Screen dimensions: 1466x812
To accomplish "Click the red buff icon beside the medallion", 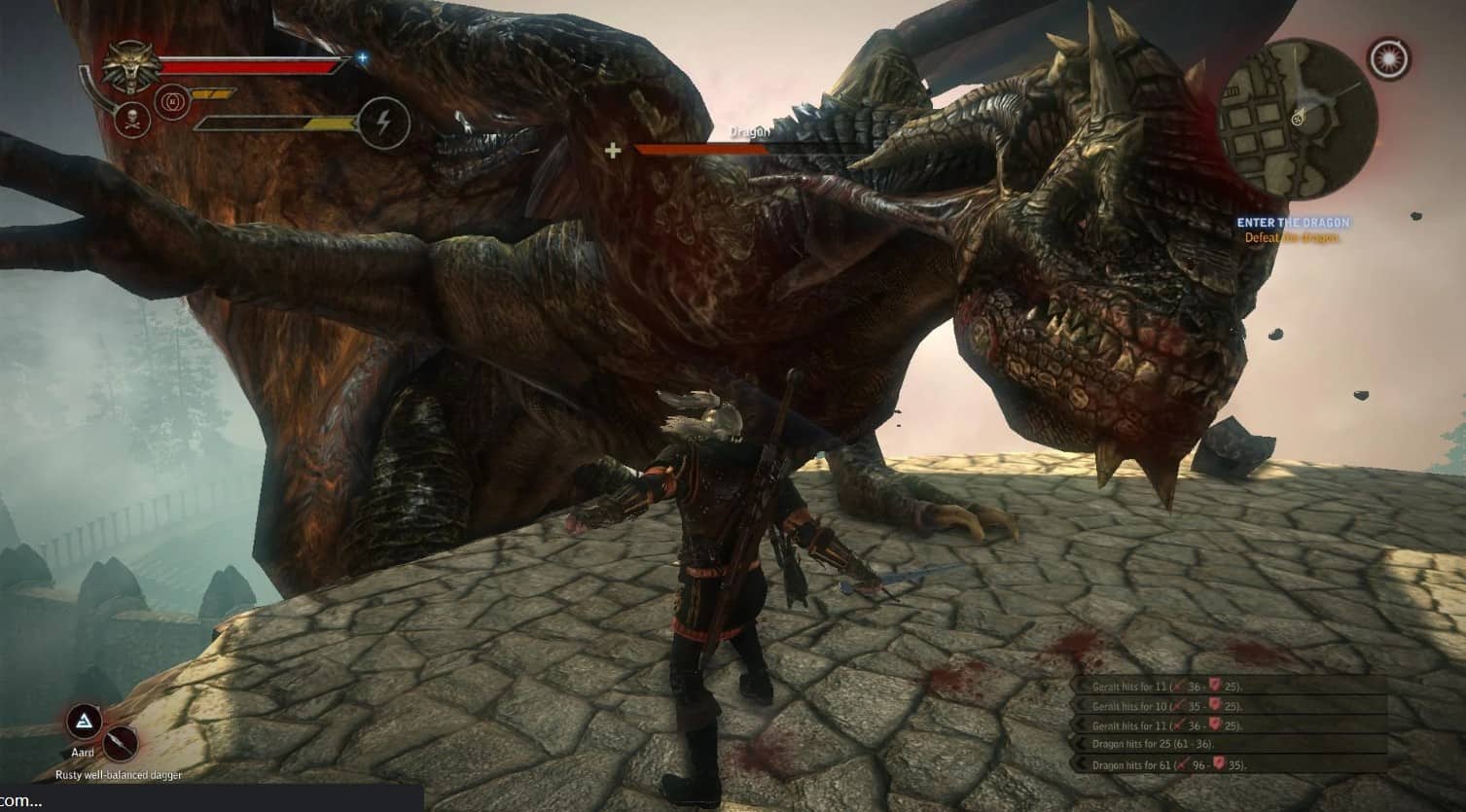I will point(171,100).
